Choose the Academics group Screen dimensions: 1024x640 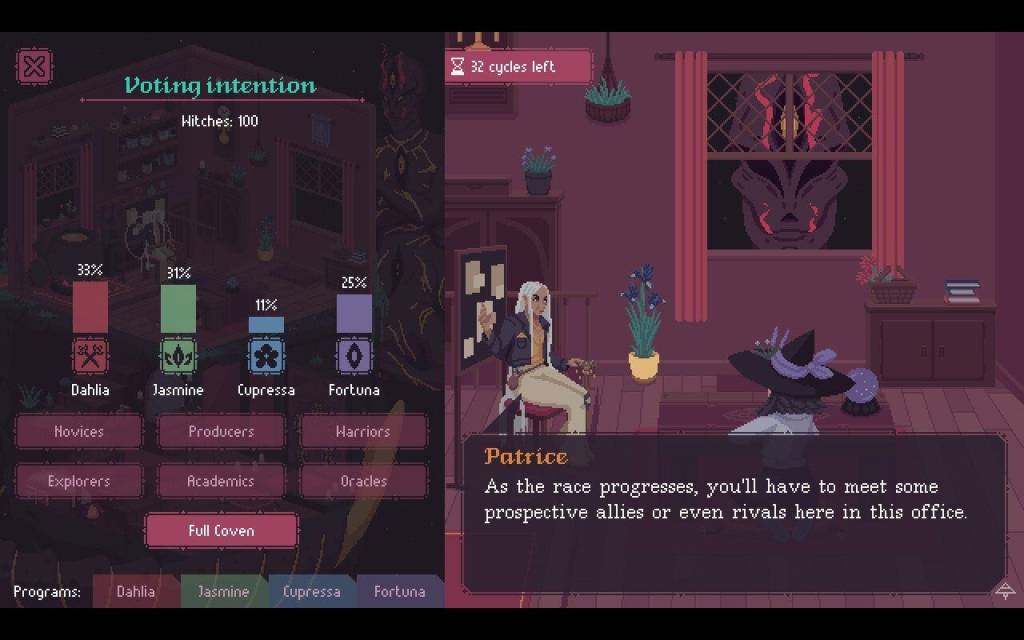click(221, 481)
